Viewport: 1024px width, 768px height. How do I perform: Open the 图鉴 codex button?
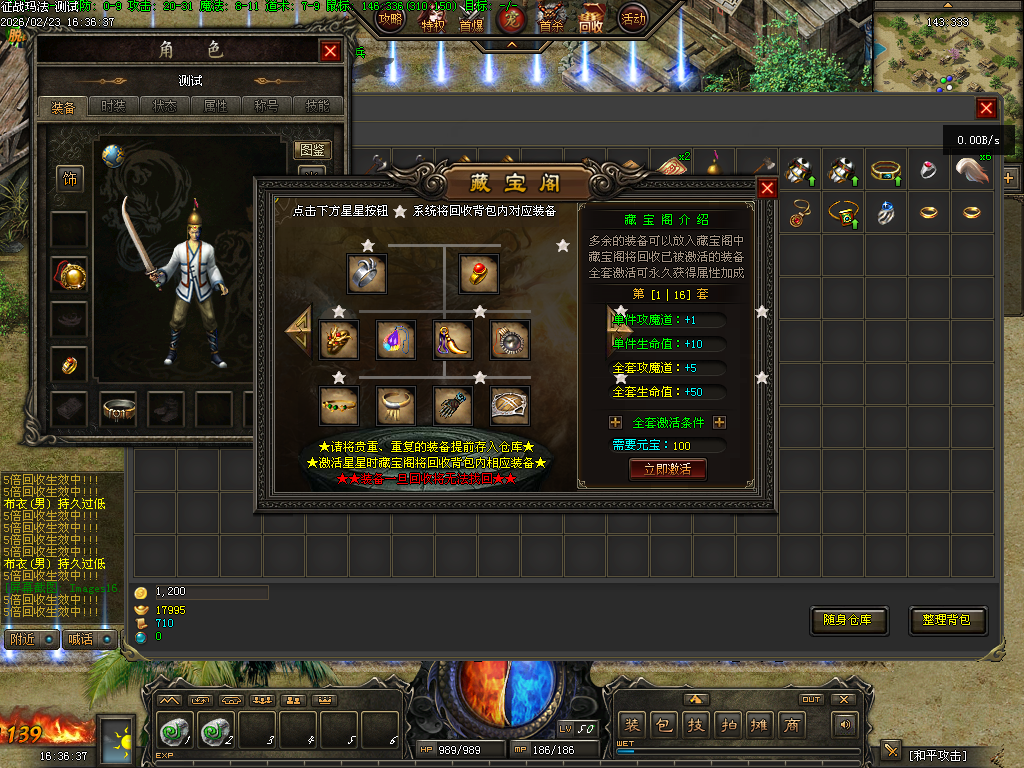(x=312, y=151)
